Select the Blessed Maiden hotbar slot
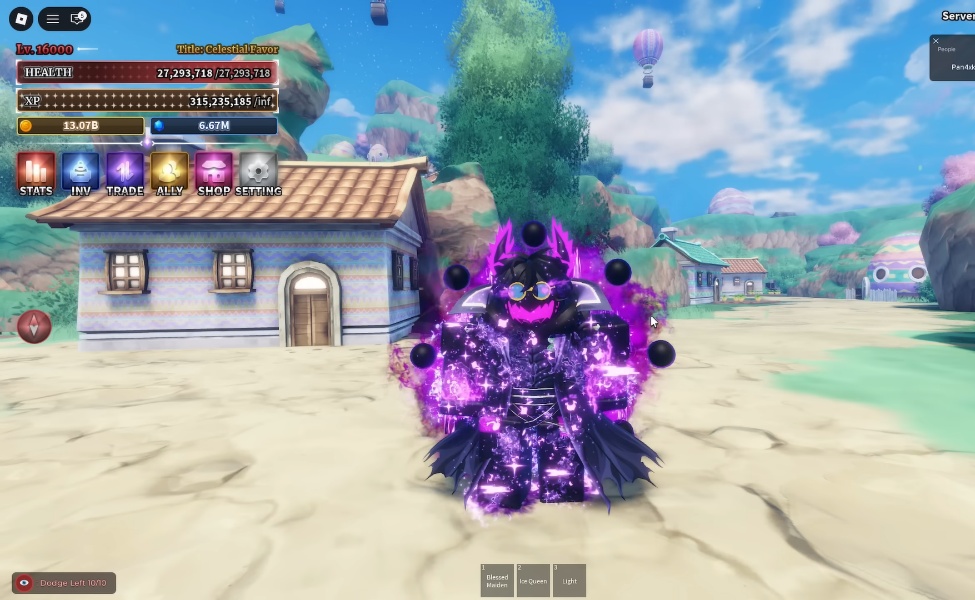This screenshot has height=600, width=975. pos(497,580)
